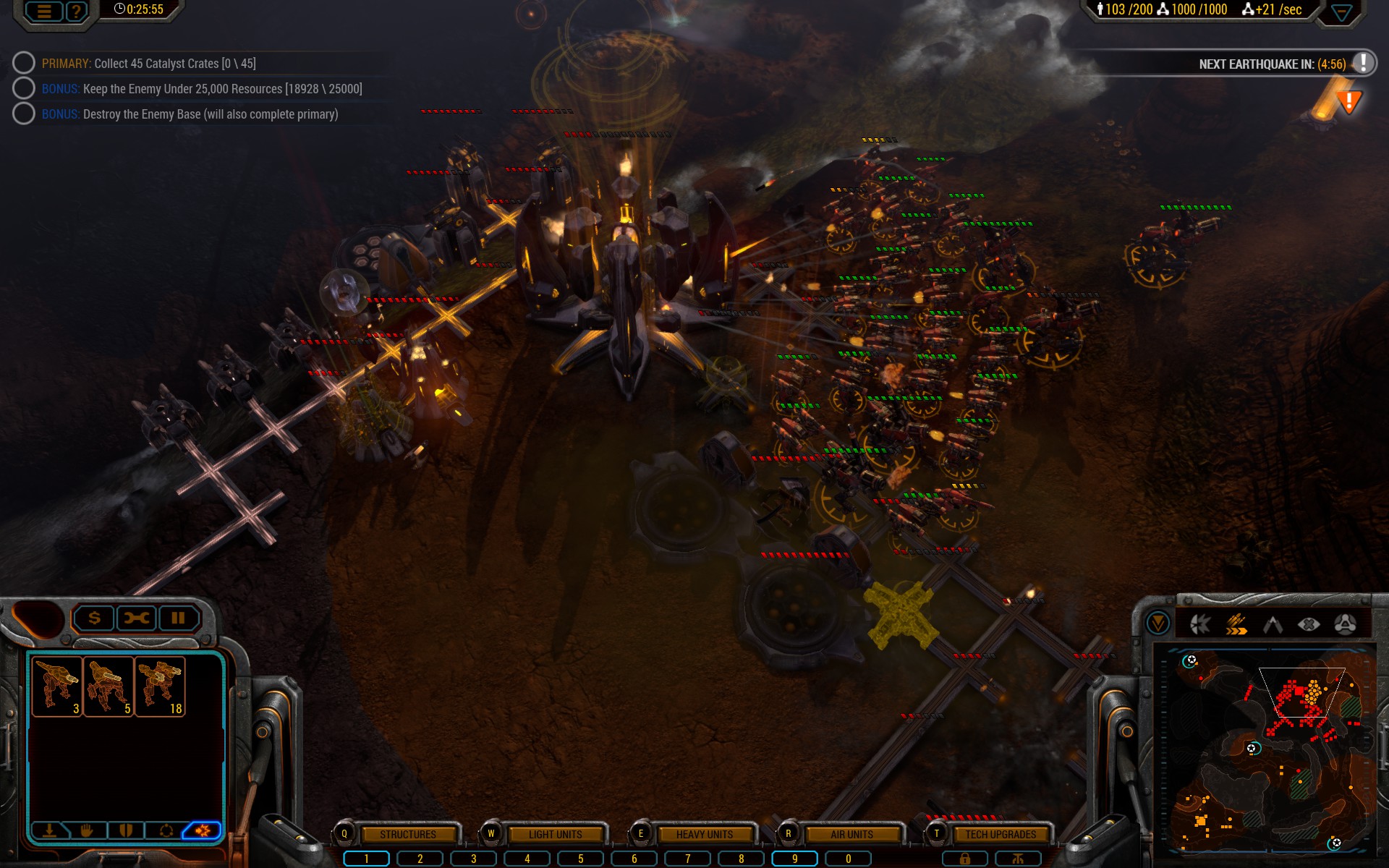Activate the hand stop command
1389x868 pixels.
[x=88, y=830]
